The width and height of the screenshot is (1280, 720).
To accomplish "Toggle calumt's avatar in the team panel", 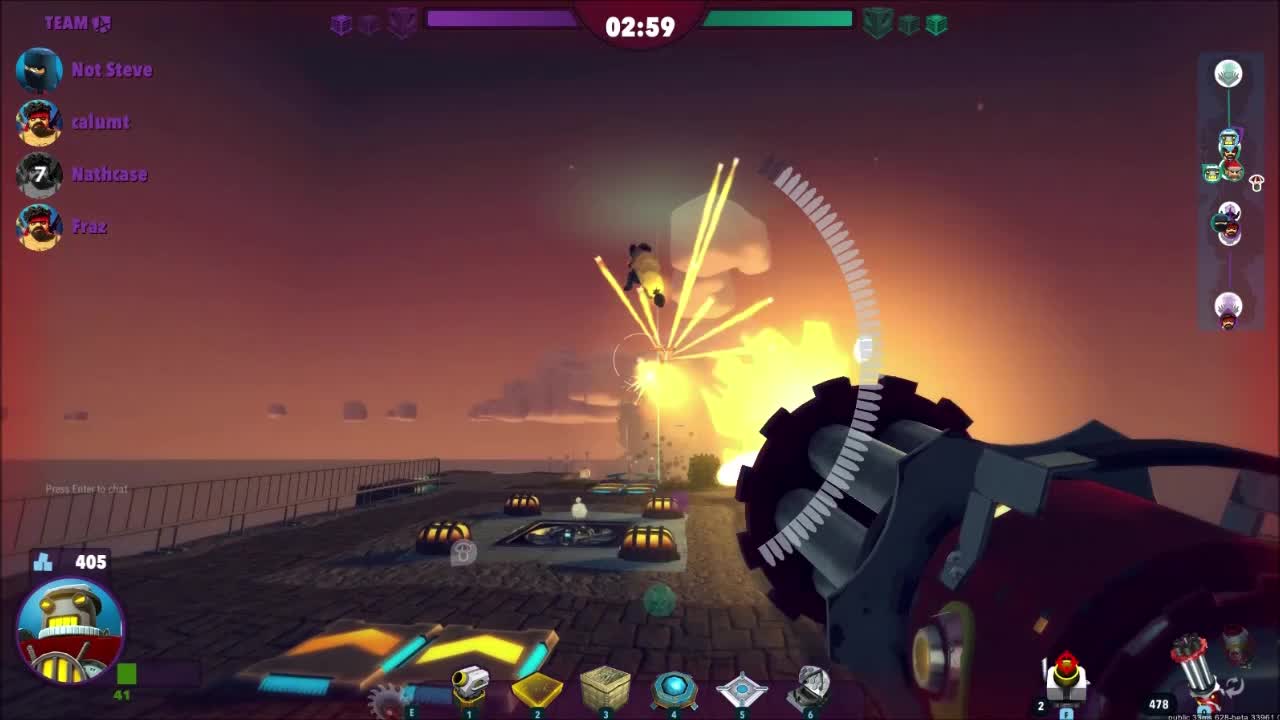I will 38,122.
